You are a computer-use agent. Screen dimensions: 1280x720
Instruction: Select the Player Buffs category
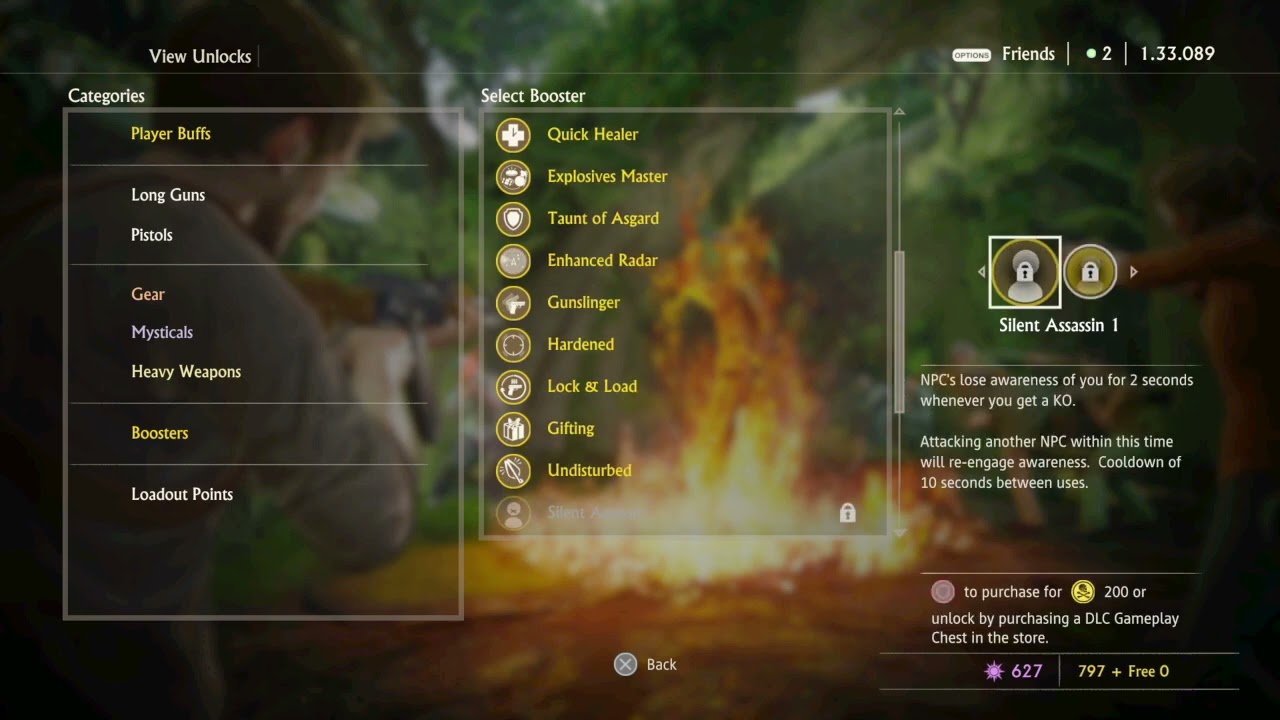171,134
